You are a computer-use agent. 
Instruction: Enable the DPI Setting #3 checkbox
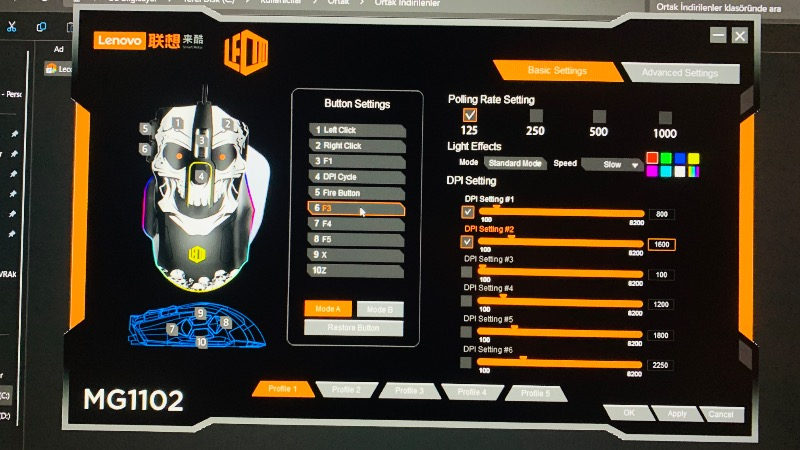tap(467, 271)
